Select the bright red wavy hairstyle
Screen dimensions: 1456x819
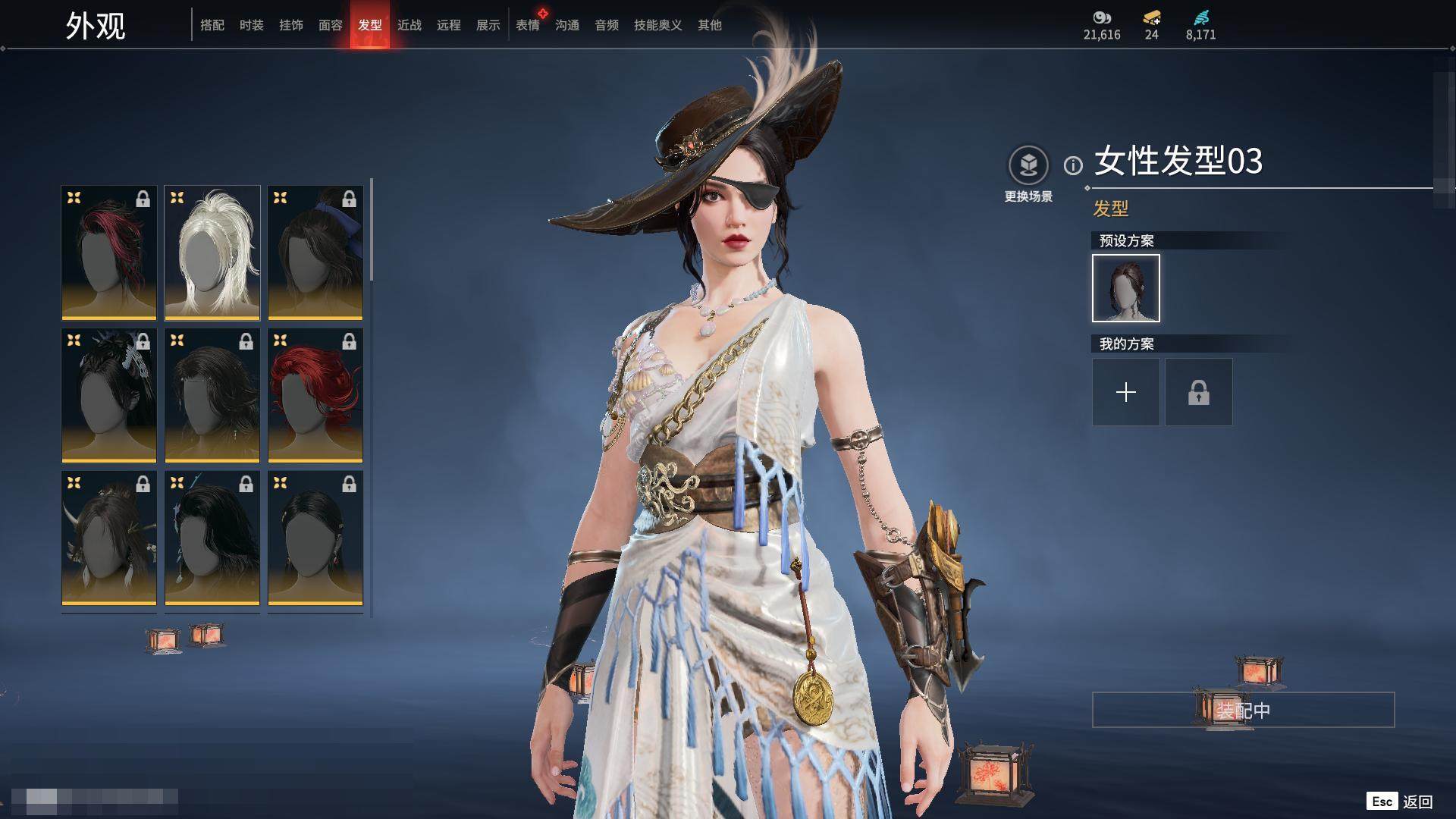pos(315,395)
